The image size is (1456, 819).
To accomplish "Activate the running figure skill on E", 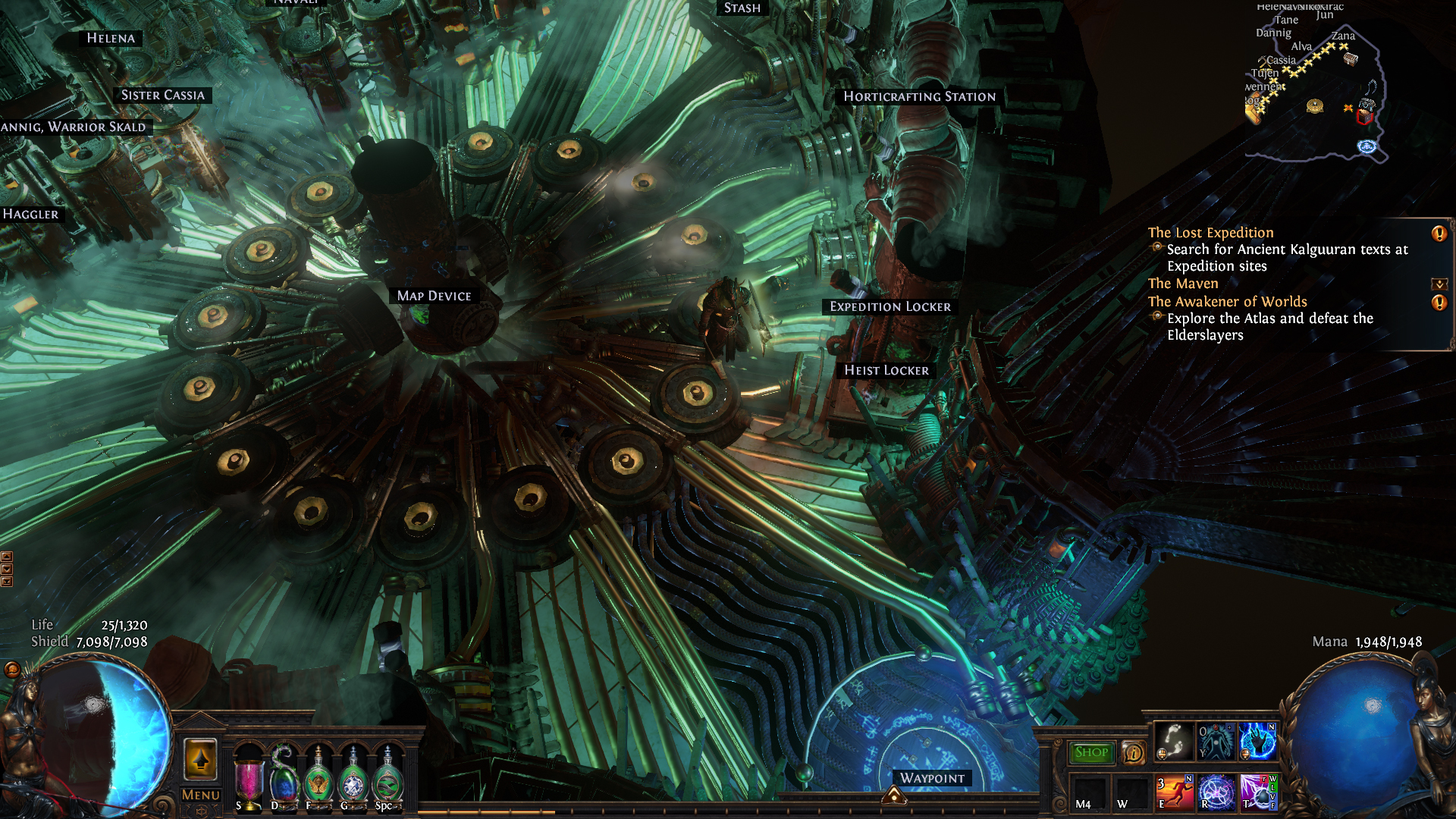I will click(1175, 792).
